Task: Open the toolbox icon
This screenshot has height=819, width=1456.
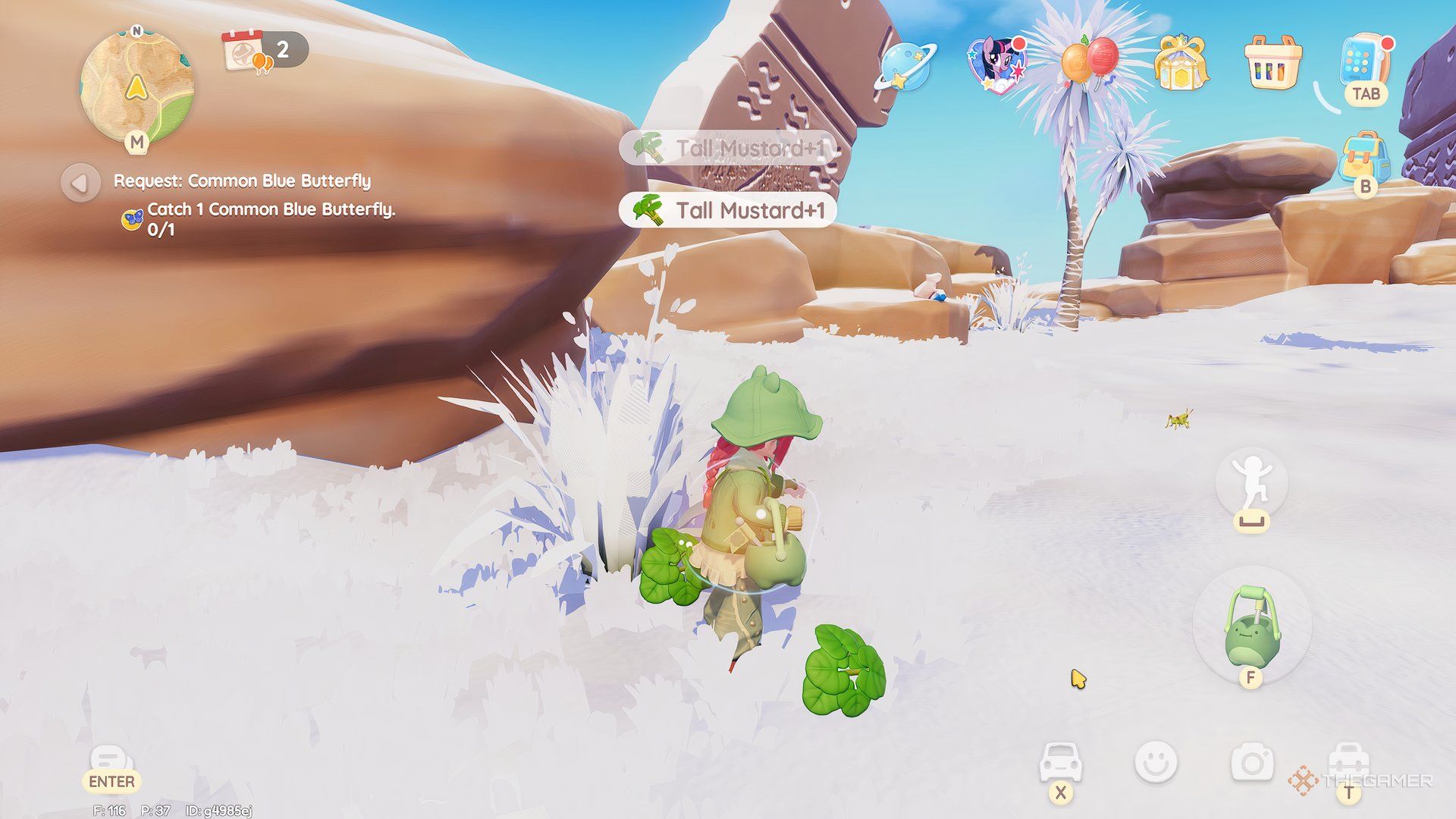Action: click(x=1348, y=761)
